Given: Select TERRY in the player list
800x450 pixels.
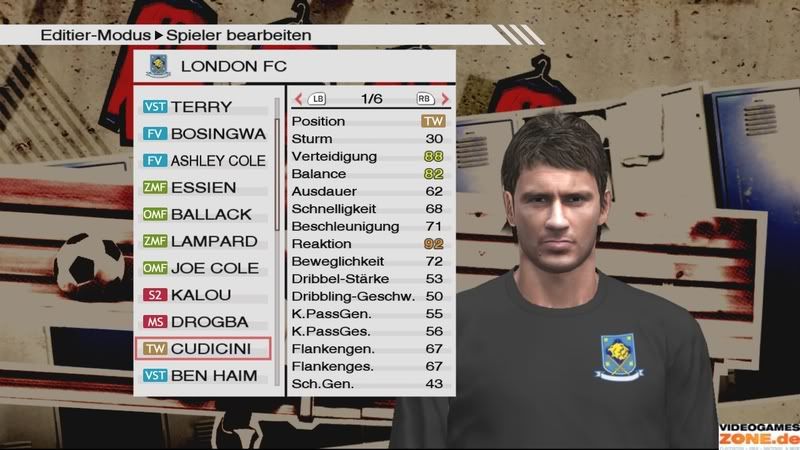Looking at the screenshot, I should coord(205,107).
